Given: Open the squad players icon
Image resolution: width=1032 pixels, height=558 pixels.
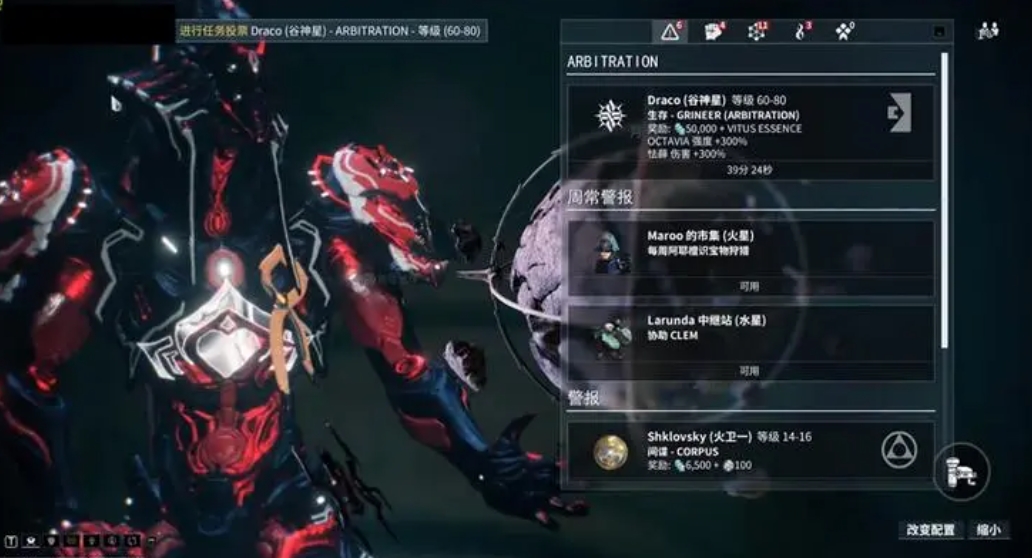Looking at the screenshot, I should 988,31.
